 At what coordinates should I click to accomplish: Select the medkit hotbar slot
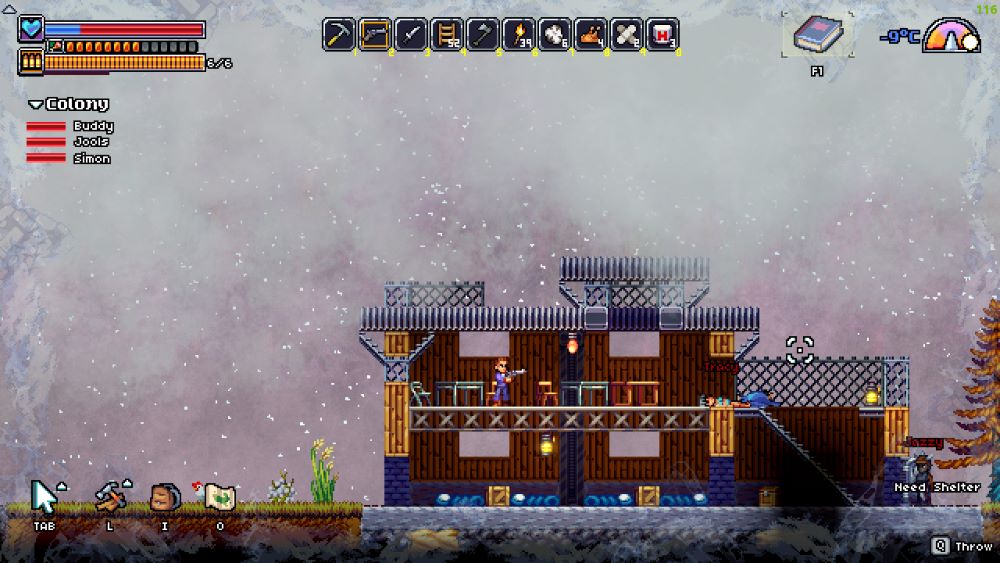[x=663, y=34]
